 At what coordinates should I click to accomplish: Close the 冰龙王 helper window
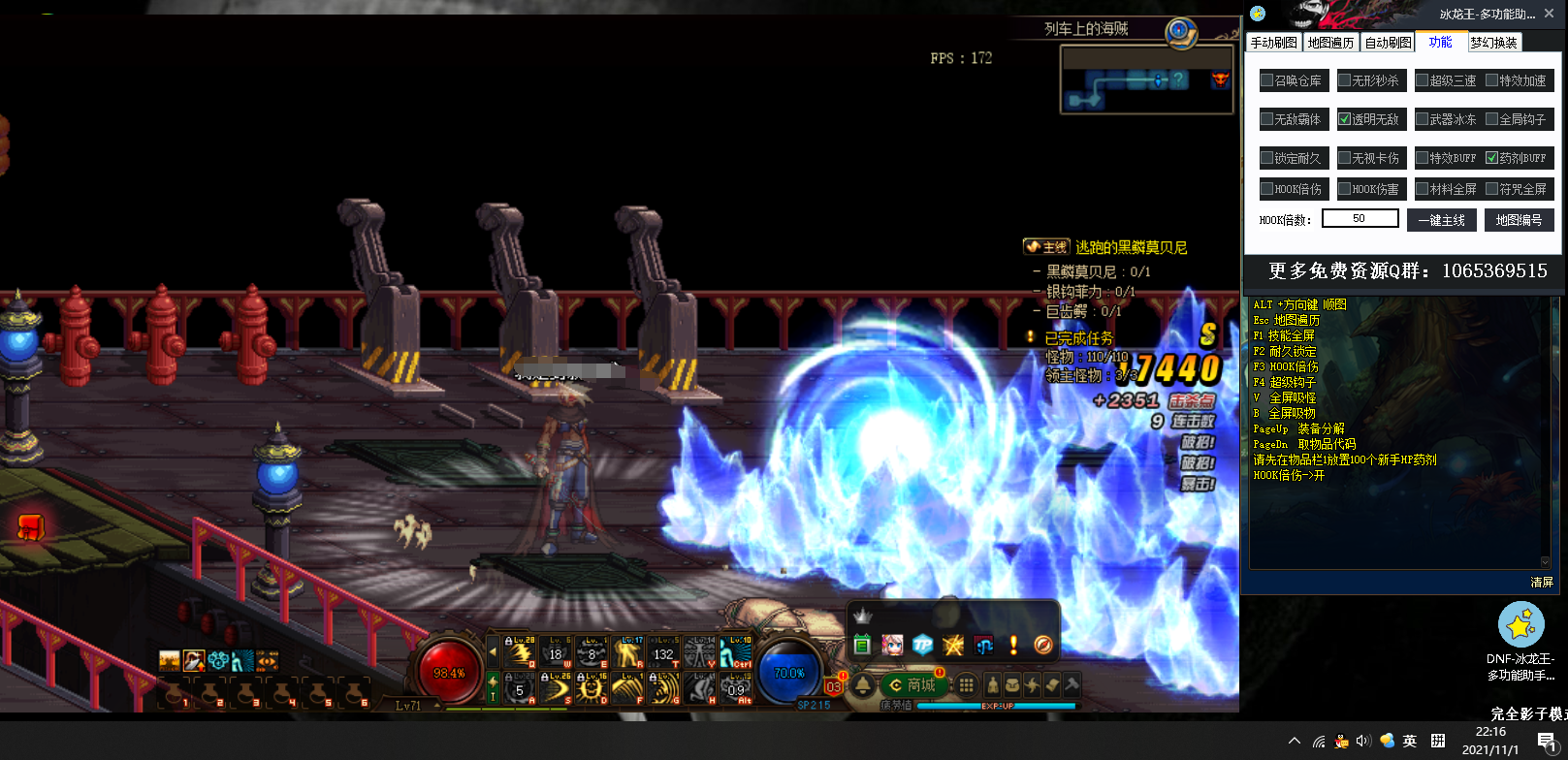point(1550,14)
